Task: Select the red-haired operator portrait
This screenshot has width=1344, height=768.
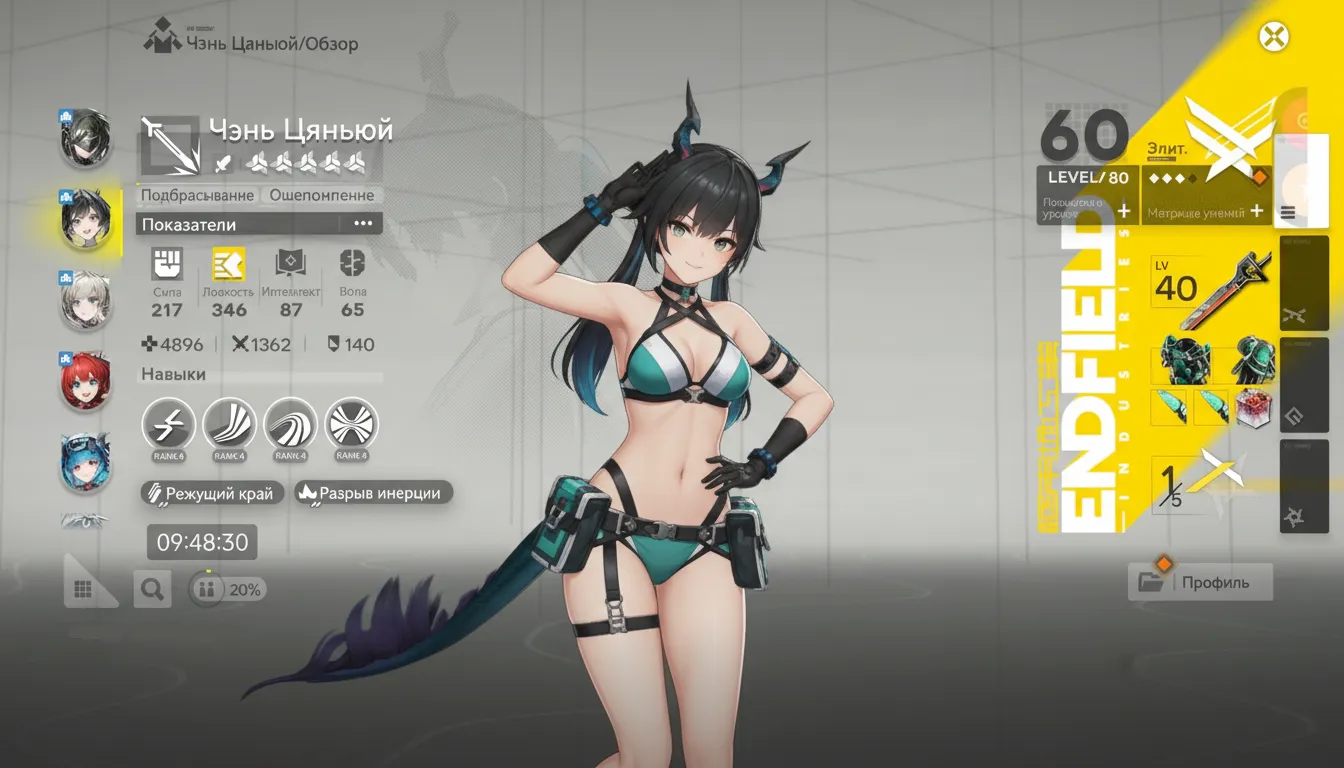Action: (x=85, y=383)
